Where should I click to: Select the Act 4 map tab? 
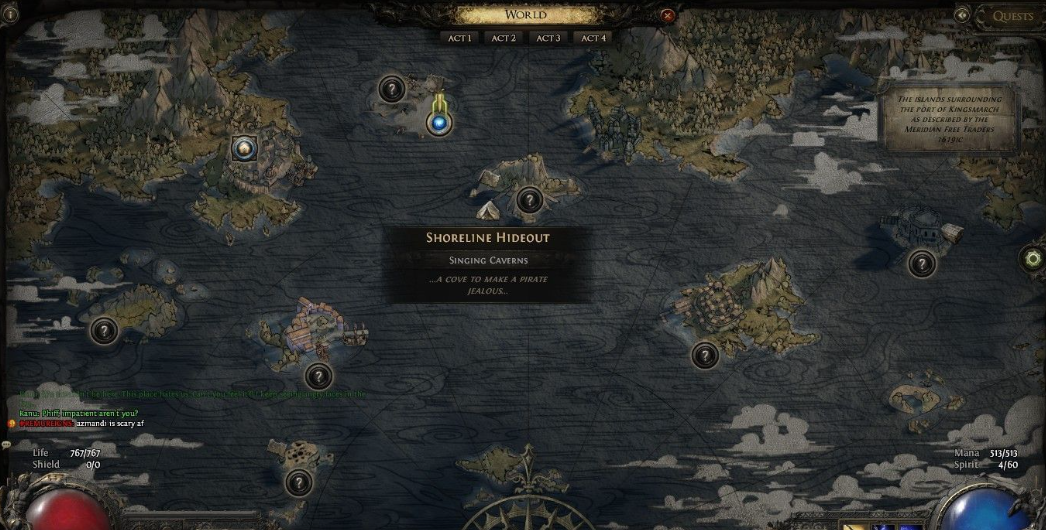click(x=593, y=38)
